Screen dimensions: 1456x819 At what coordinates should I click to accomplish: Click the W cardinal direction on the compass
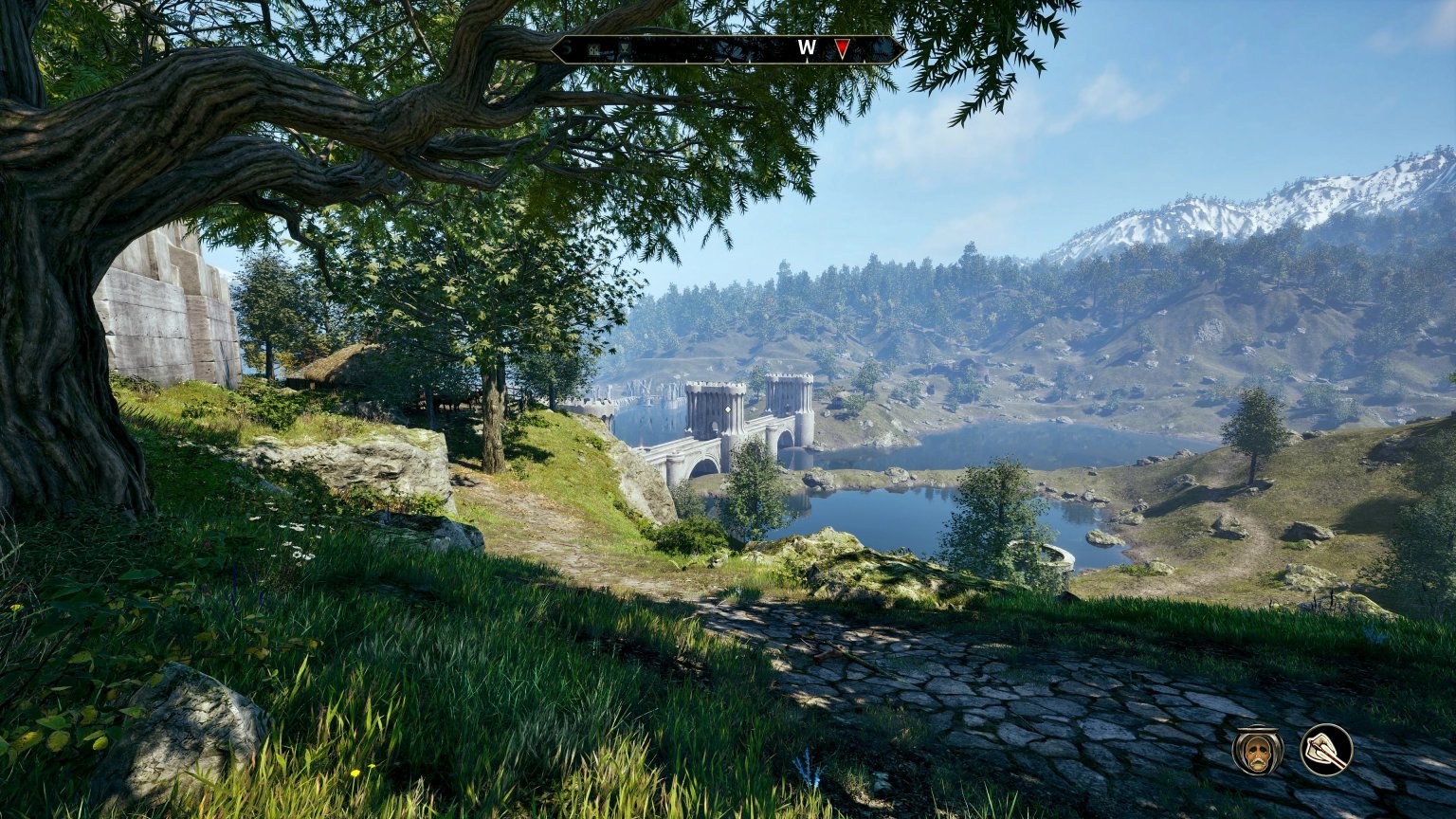pyautogui.click(x=807, y=46)
